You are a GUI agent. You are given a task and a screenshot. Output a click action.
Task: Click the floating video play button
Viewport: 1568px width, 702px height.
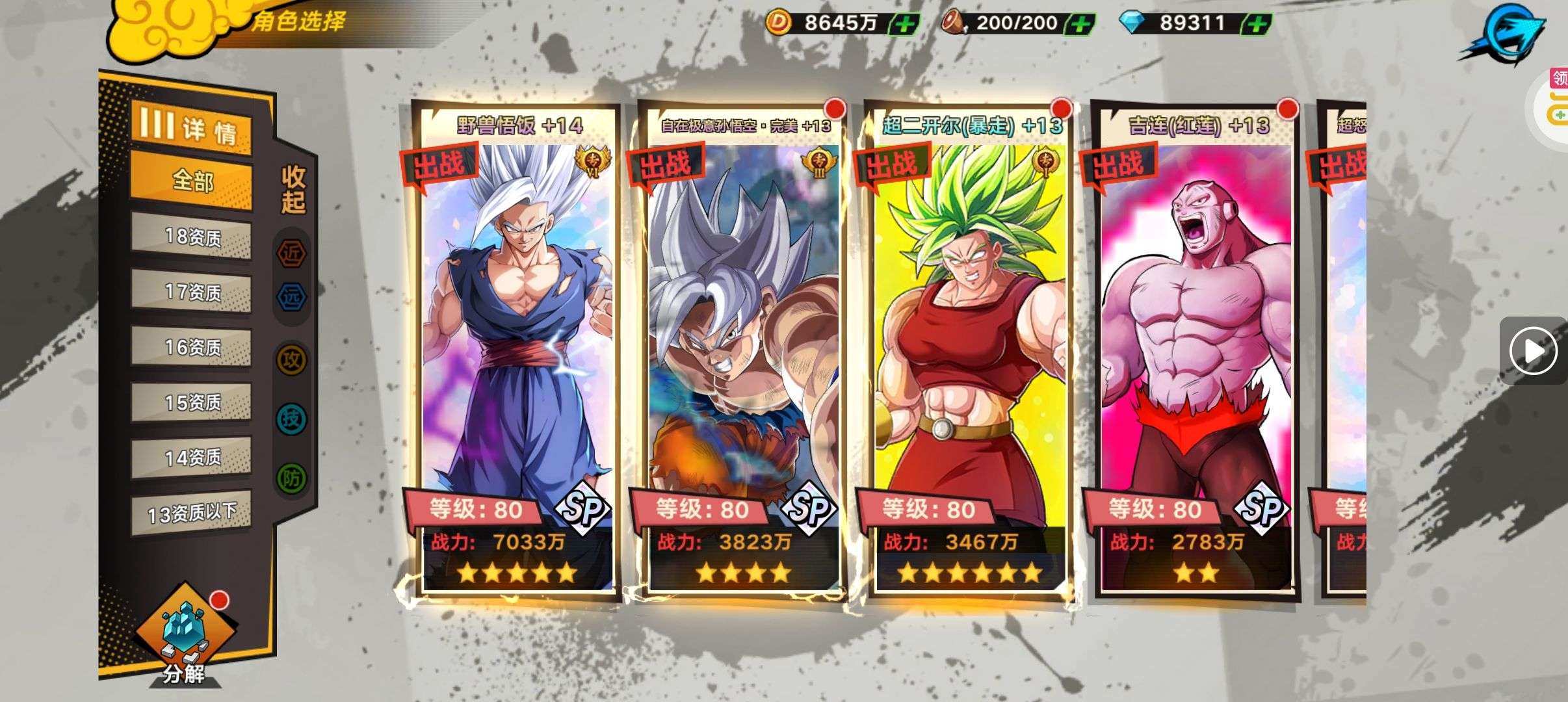click(1533, 351)
